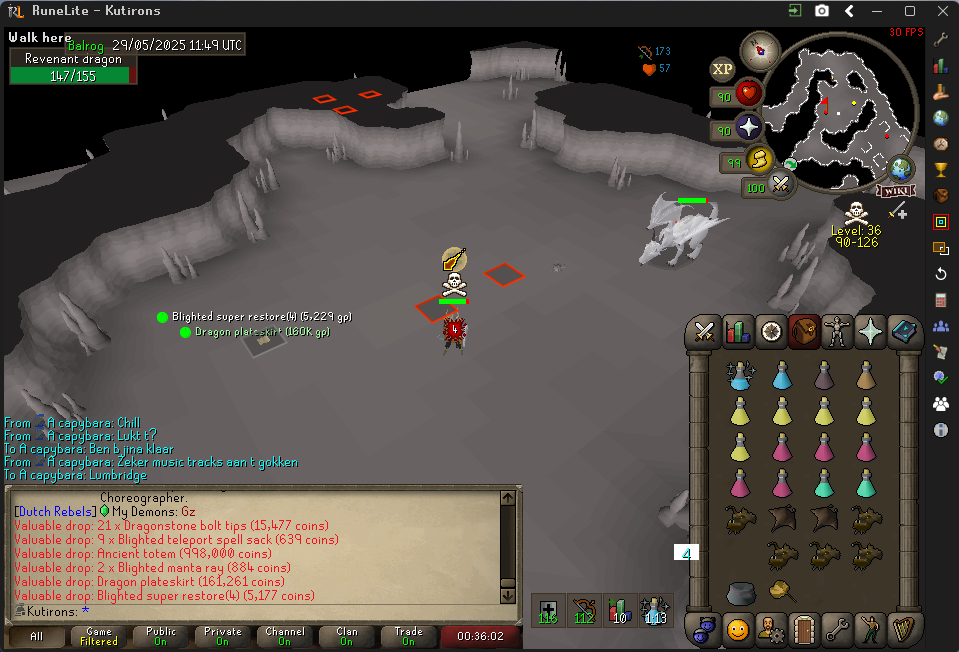Open the Logout door tab
Screen dimensions: 959x652
[804, 629]
